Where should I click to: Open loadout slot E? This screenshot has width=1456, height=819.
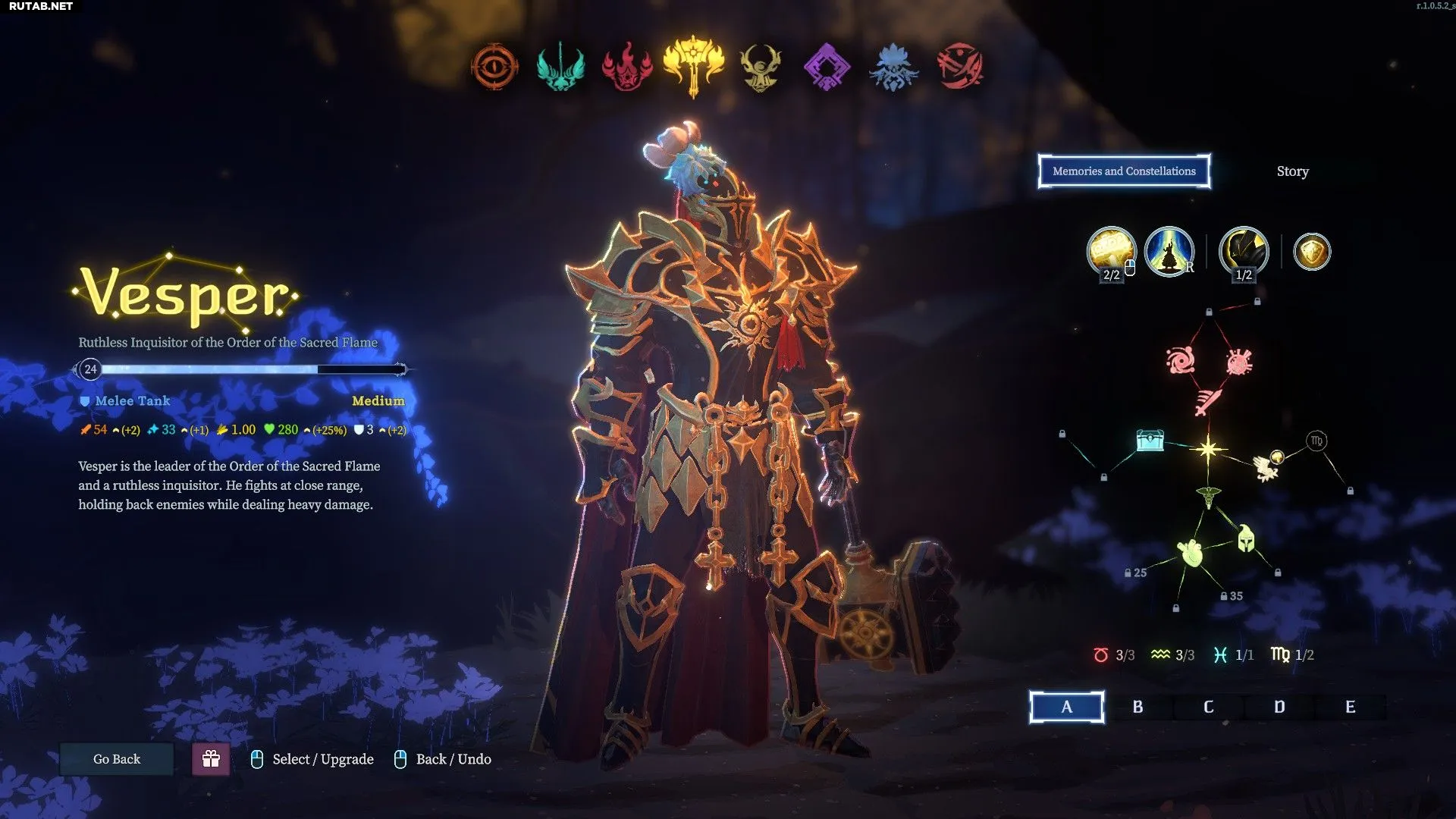(1350, 707)
